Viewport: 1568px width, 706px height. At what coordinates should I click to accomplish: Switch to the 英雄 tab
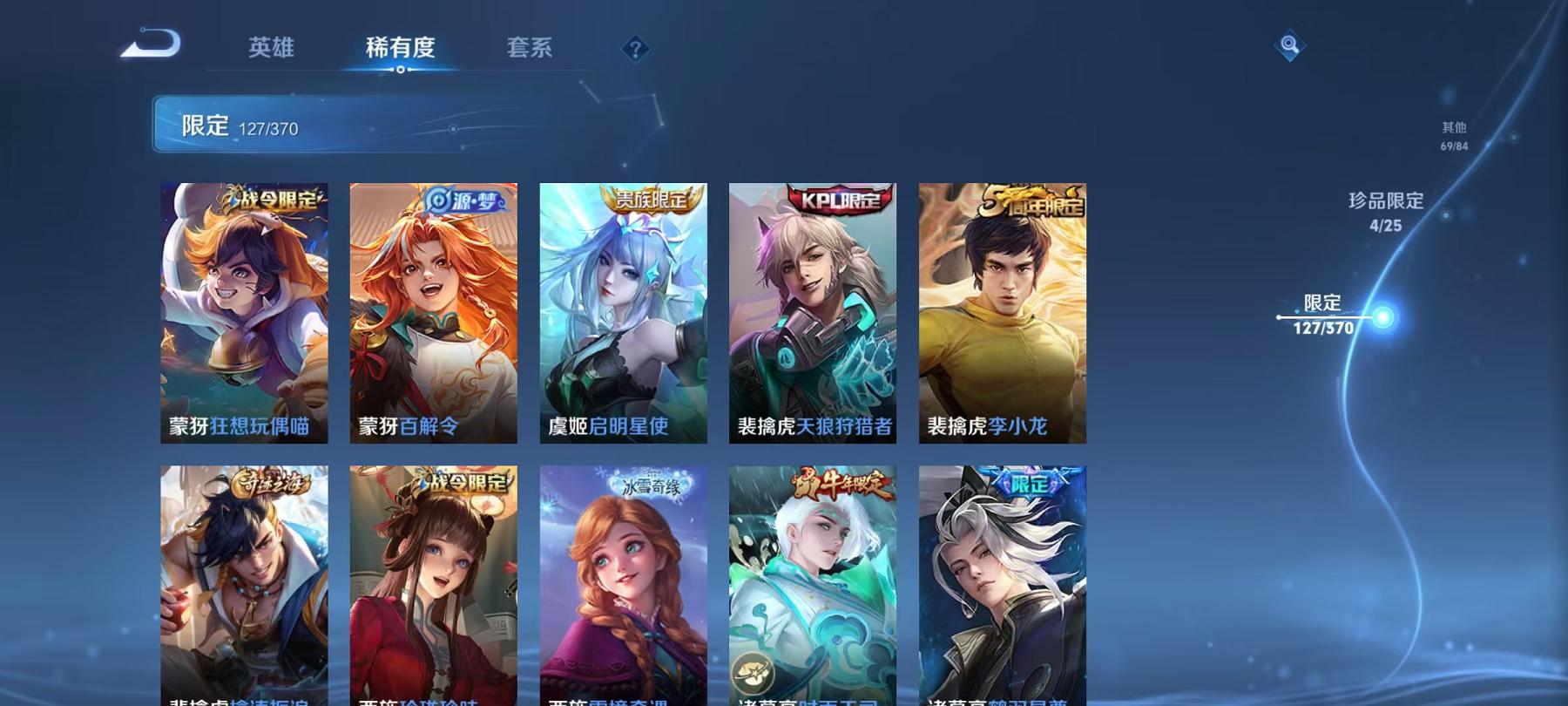[272, 48]
